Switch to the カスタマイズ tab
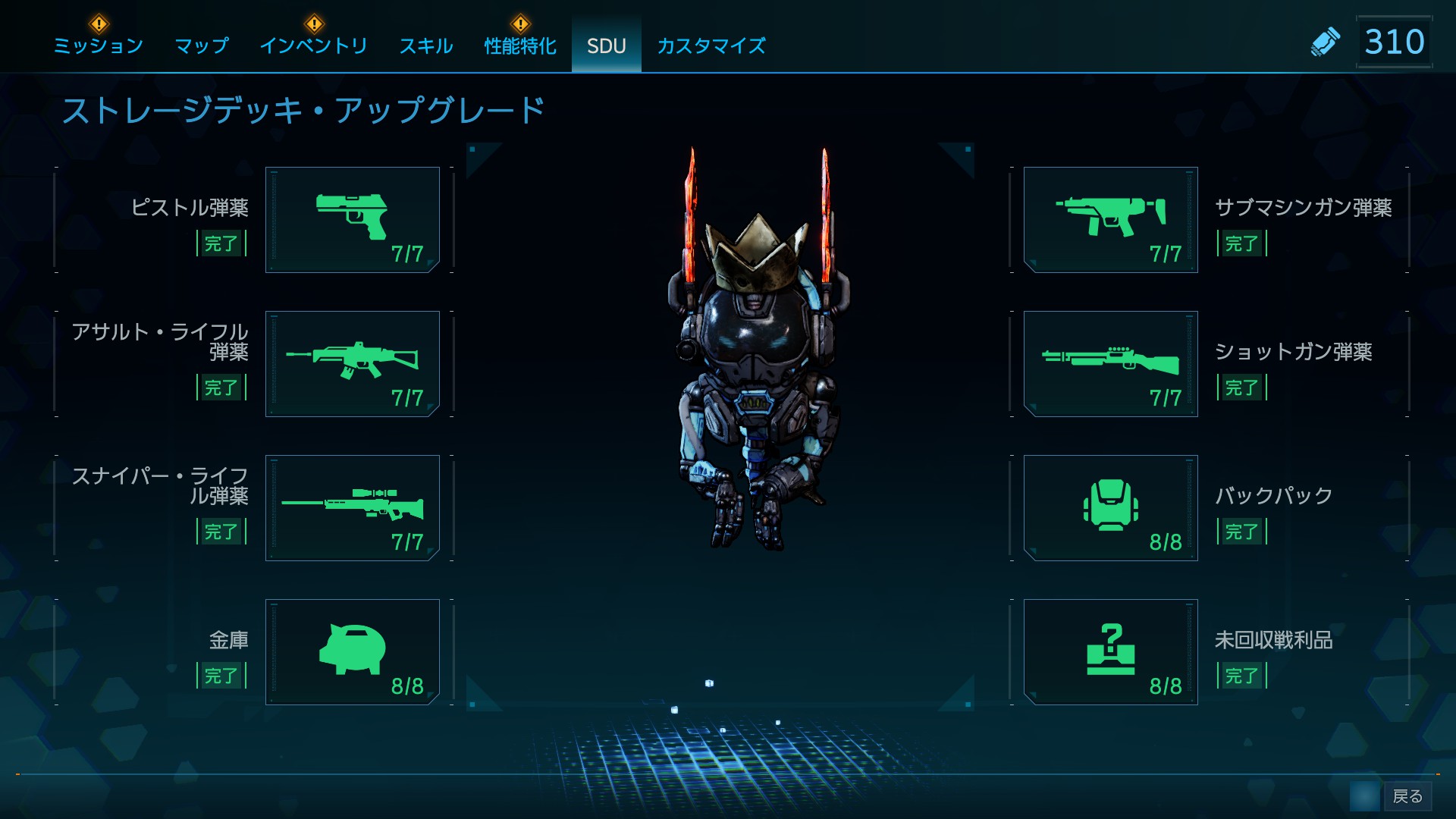 pyautogui.click(x=711, y=46)
